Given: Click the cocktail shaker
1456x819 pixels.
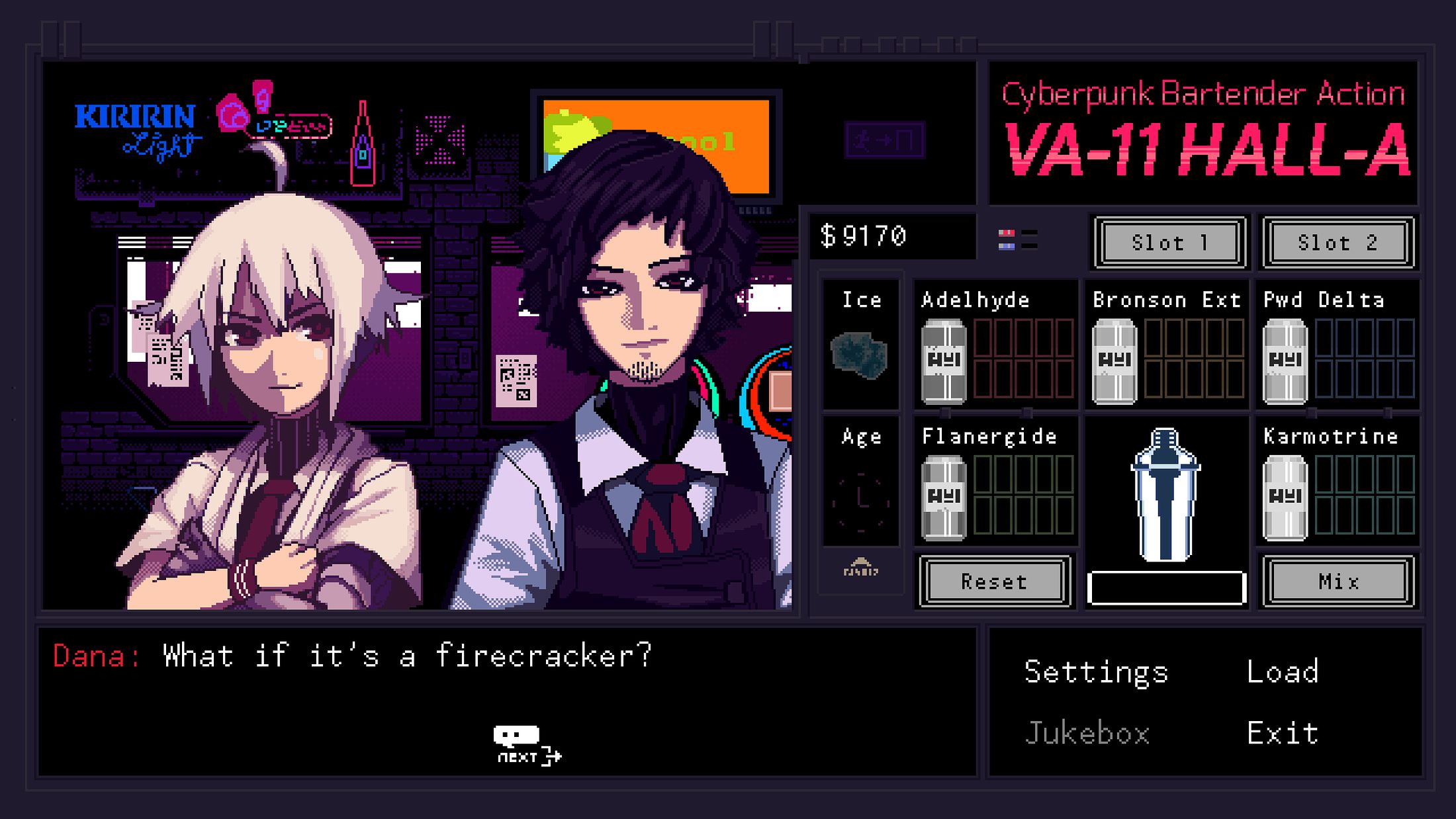Looking at the screenshot, I should 1165,495.
